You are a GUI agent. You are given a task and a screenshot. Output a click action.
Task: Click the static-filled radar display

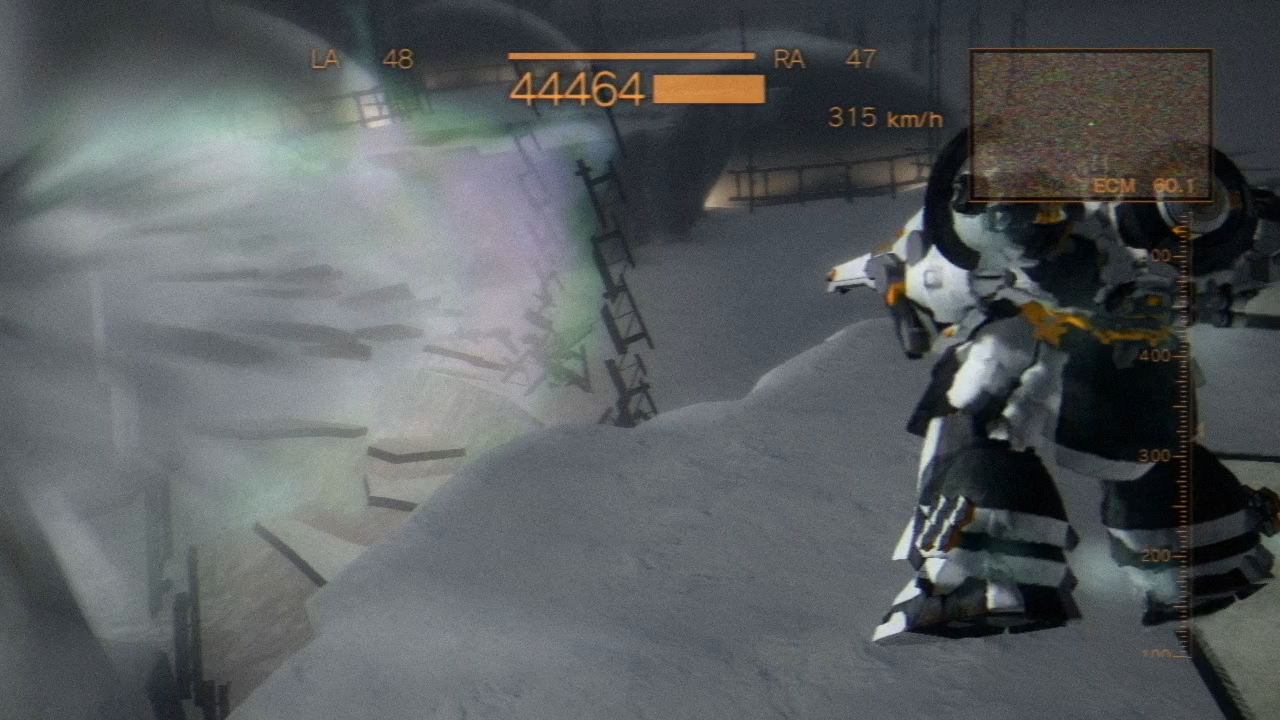click(x=1091, y=125)
